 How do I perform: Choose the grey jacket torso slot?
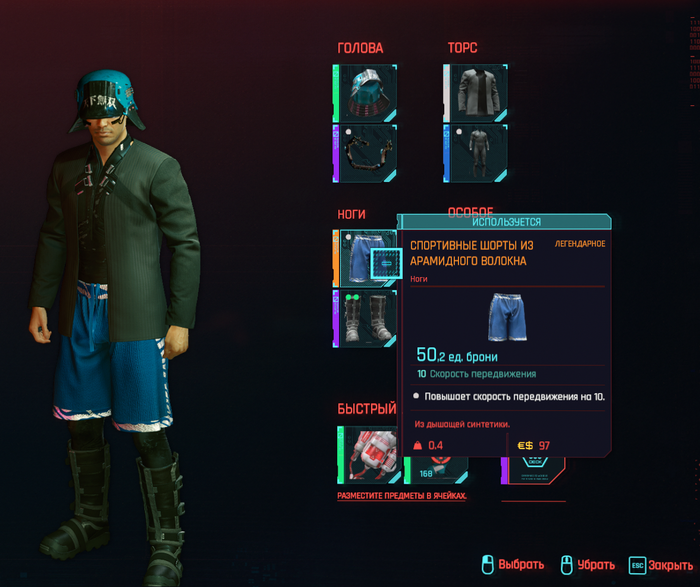coord(476,94)
